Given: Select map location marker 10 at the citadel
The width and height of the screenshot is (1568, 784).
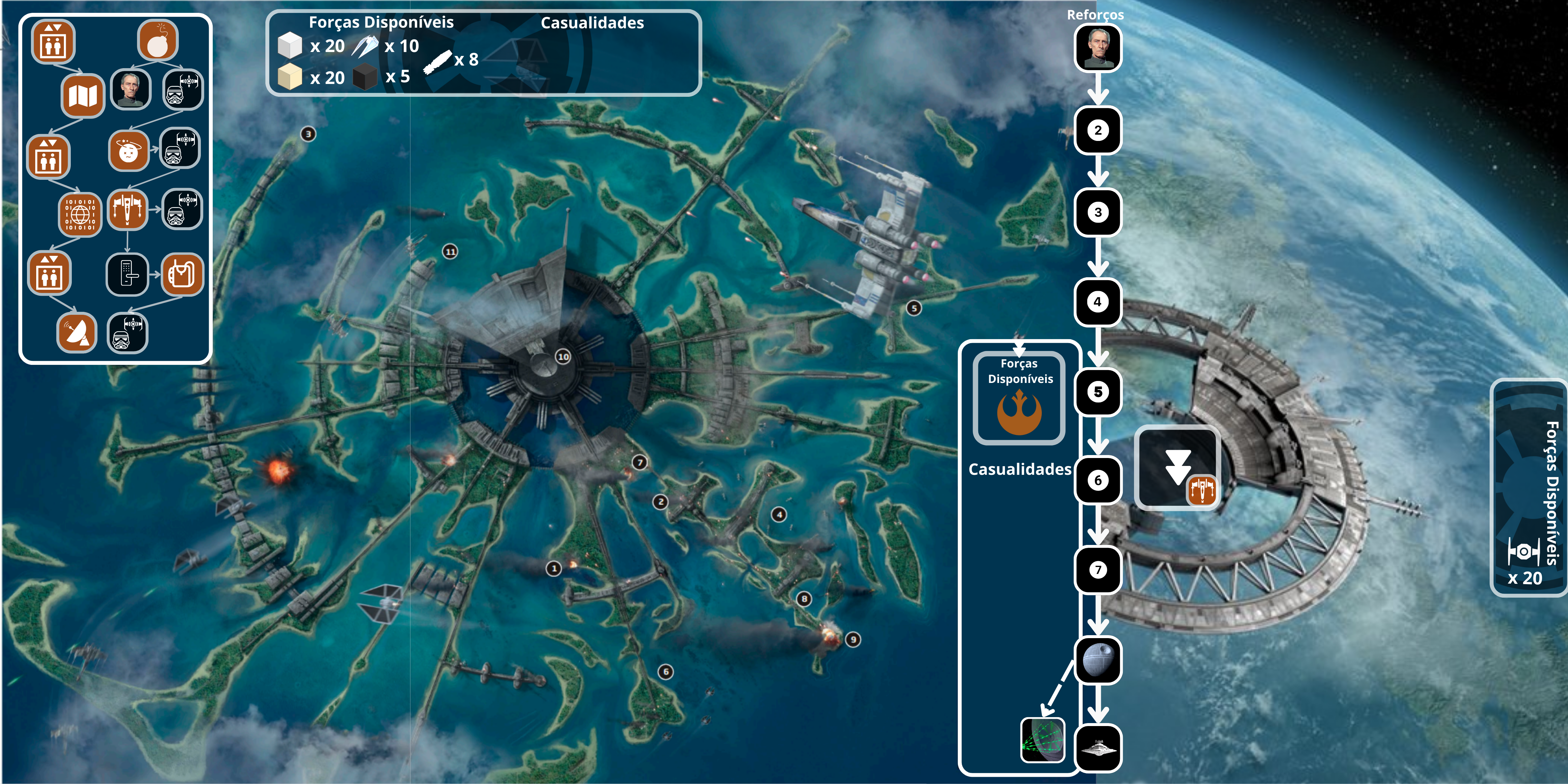Looking at the screenshot, I should coord(564,357).
